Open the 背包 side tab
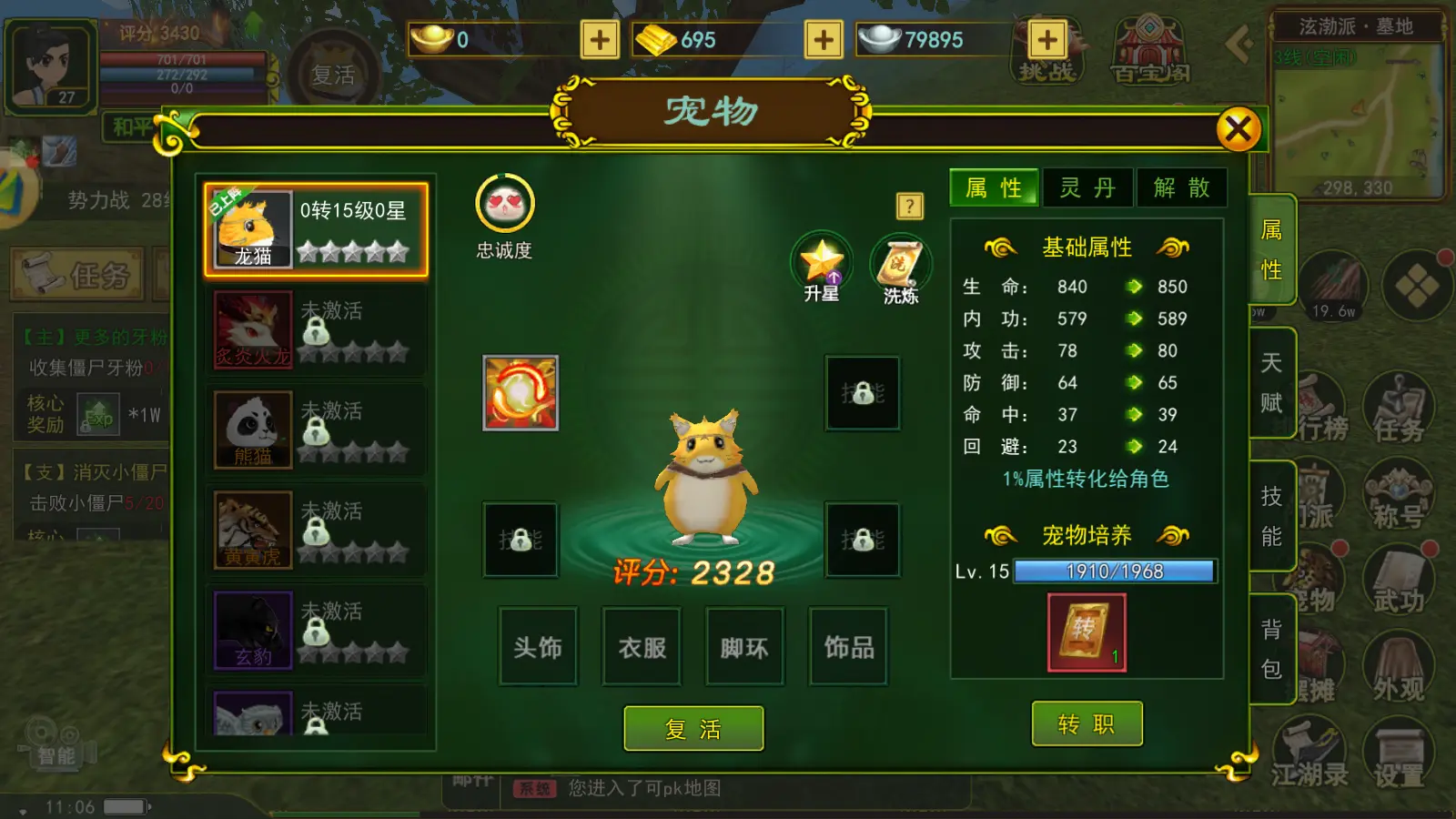Image resolution: width=1456 pixels, height=819 pixels. 1271,649
